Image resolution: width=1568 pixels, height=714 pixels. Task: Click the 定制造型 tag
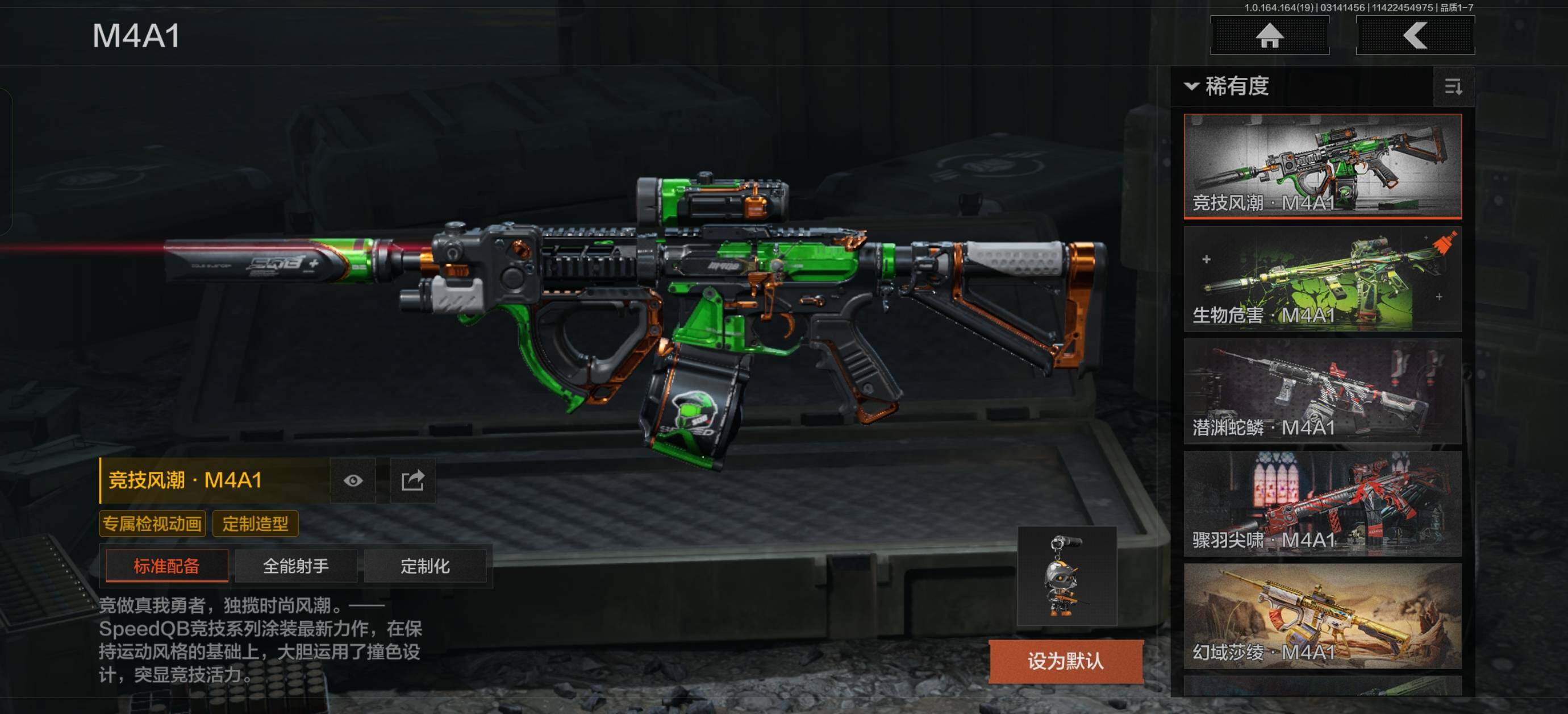(255, 524)
